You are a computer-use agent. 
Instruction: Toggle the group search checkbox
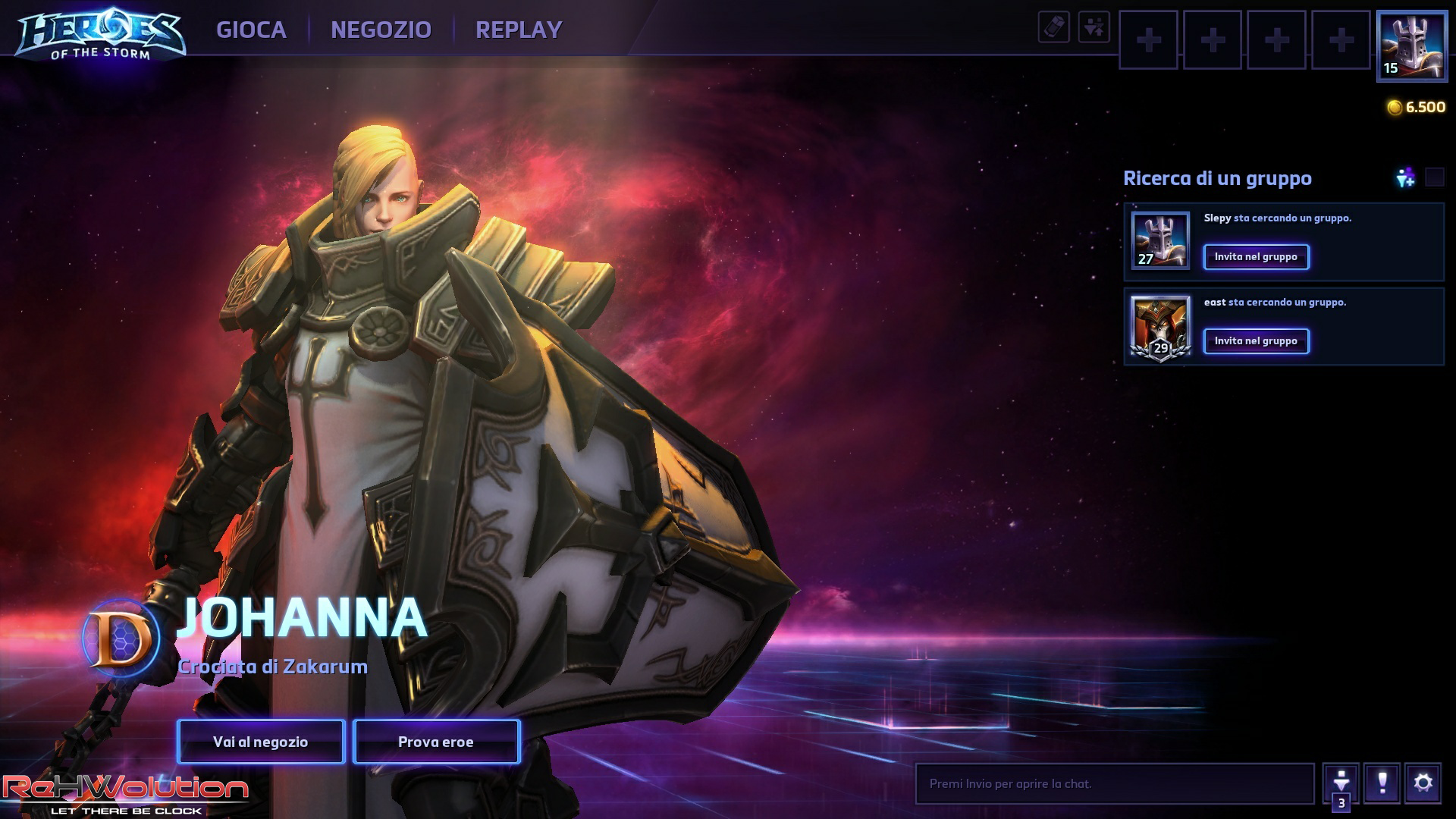coord(1435,177)
